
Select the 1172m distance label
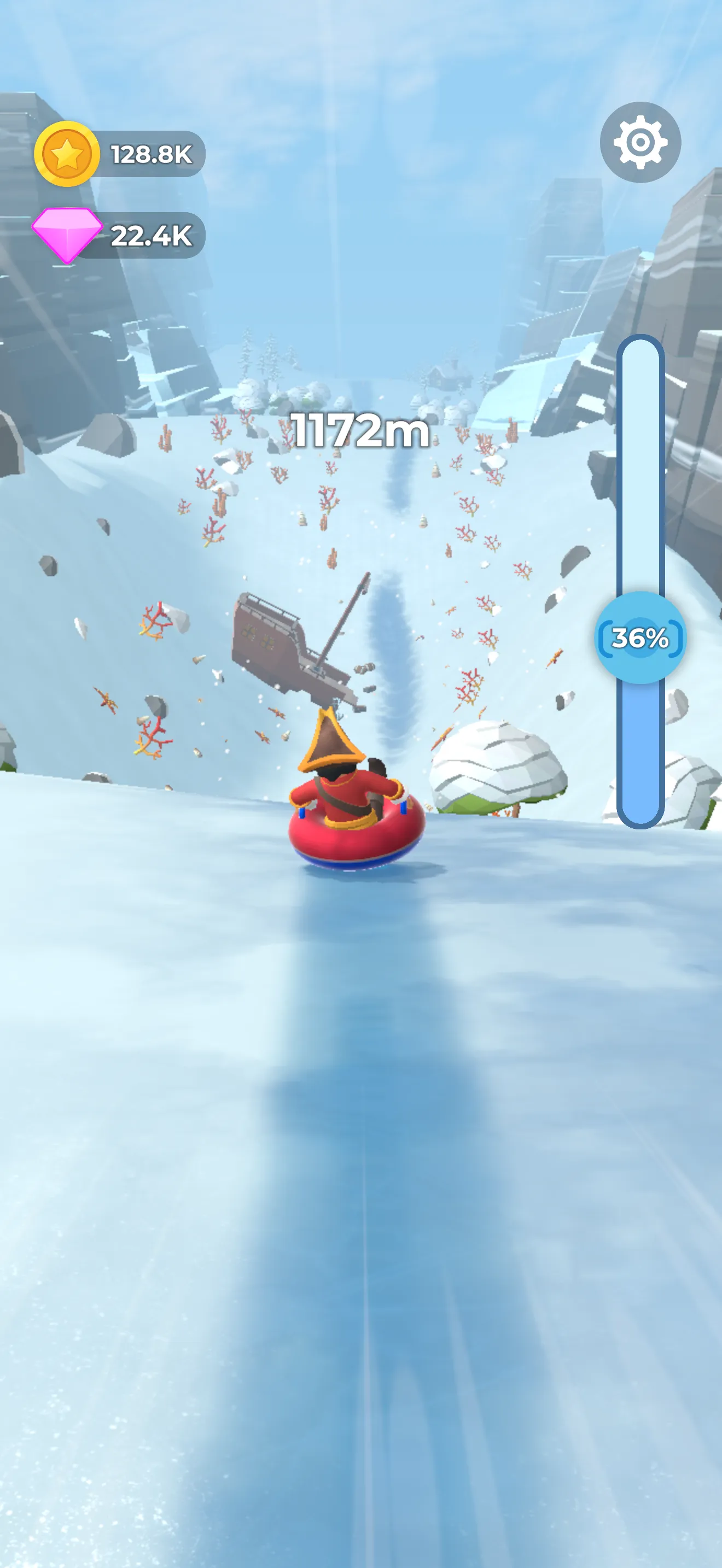click(360, 430)
